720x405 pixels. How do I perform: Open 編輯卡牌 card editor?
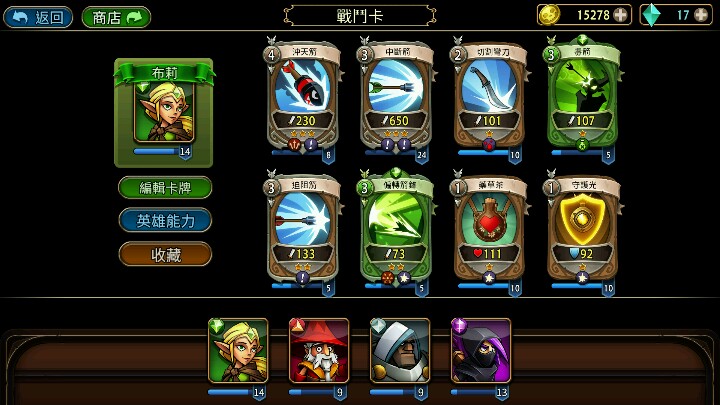pos(165,187)
